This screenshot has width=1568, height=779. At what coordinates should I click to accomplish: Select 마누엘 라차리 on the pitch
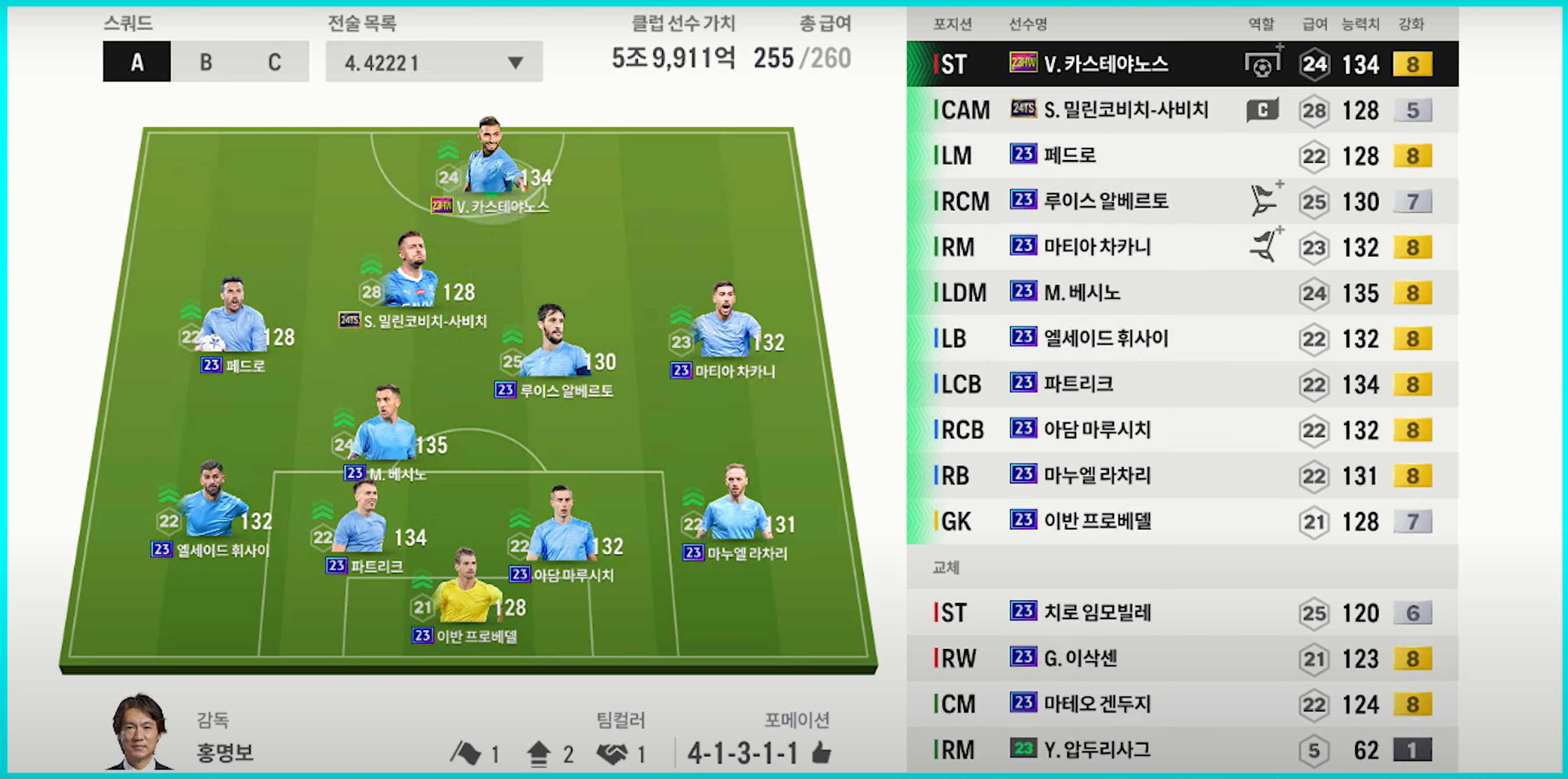(x=735, y=510)
